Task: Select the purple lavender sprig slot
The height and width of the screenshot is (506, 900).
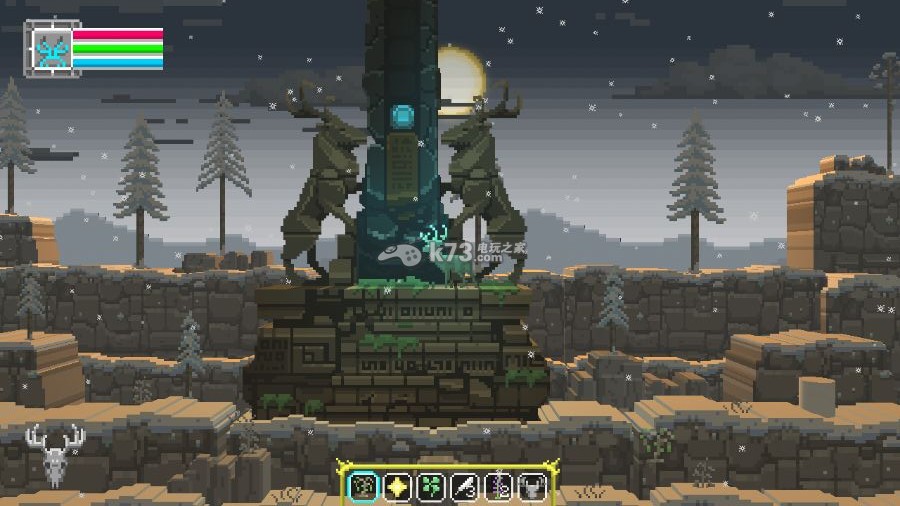Action: click(x=499, y=487)
